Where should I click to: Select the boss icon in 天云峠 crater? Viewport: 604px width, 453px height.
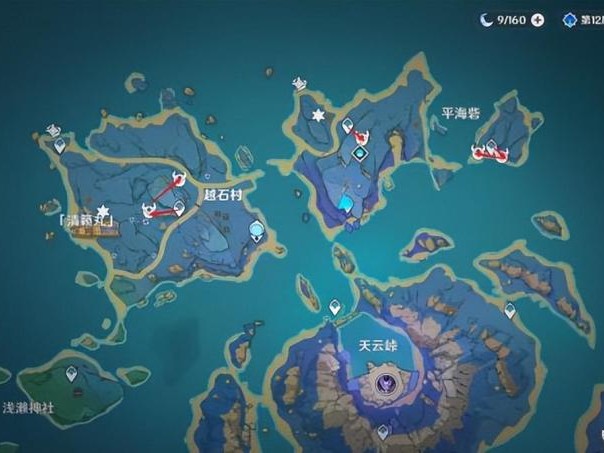tap(385, 383)
